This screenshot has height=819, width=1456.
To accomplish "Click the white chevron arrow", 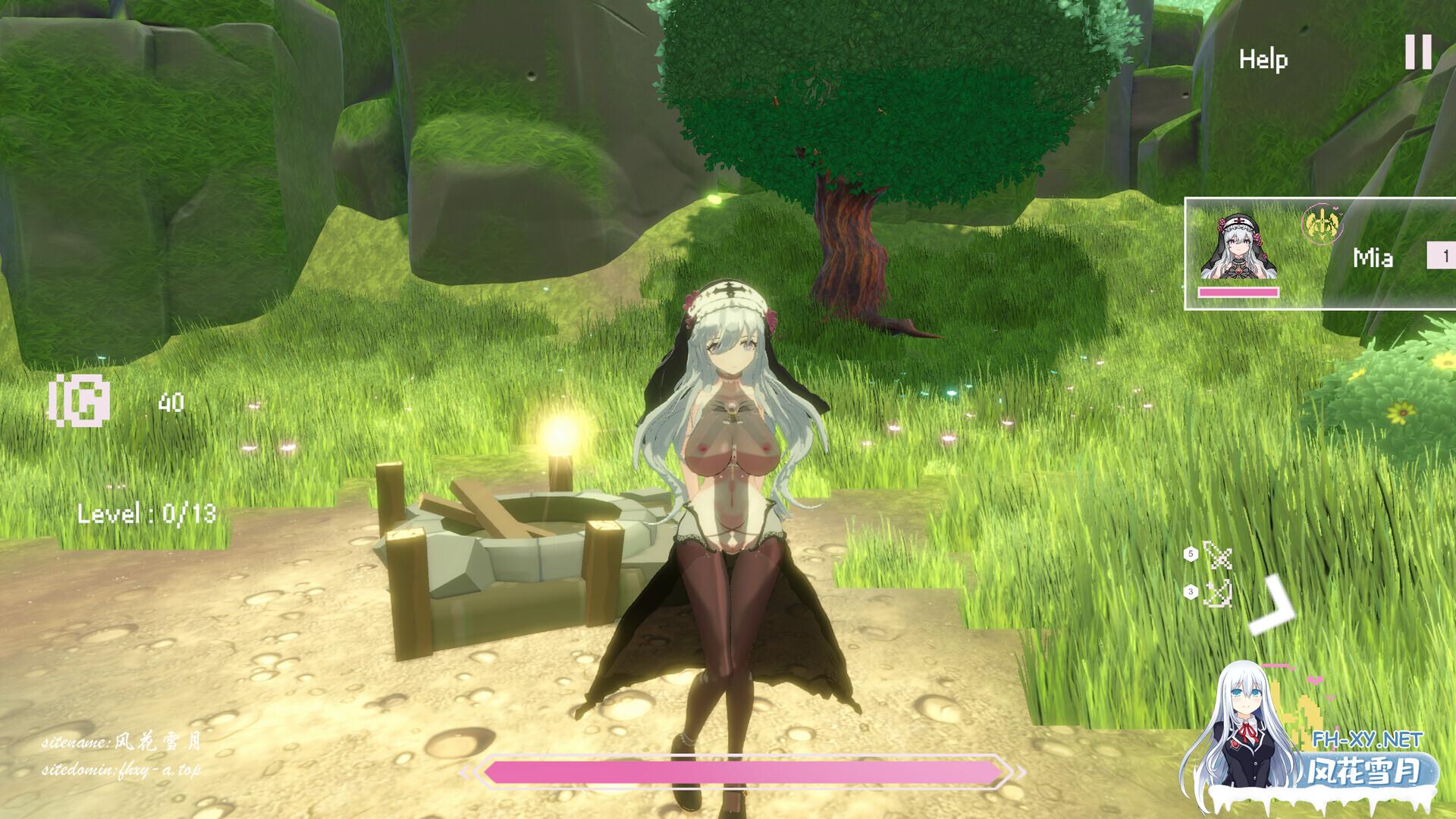I will 1275,607.
